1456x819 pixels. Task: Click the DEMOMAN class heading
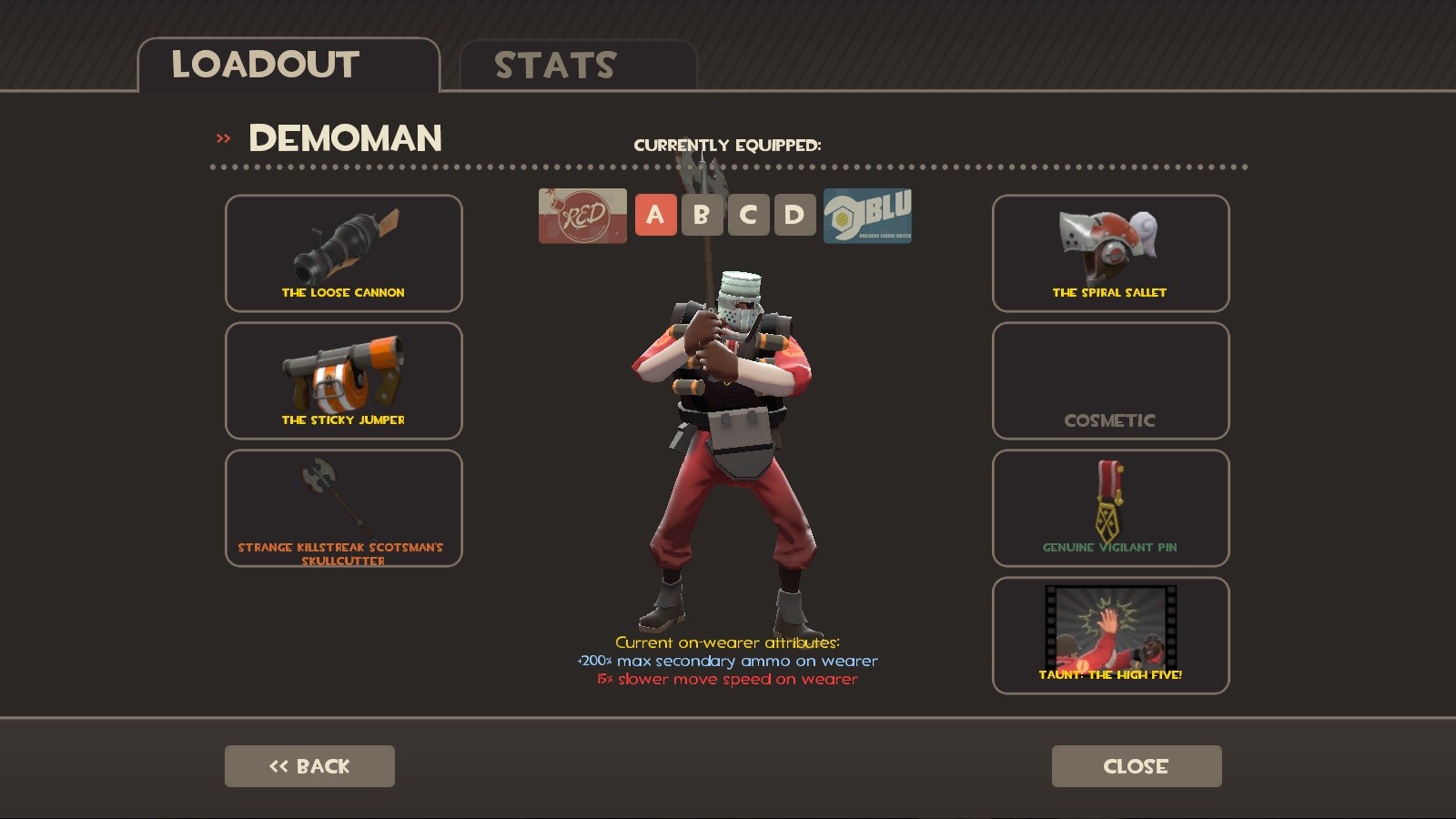pyautogui.click(x=344, y=138)
